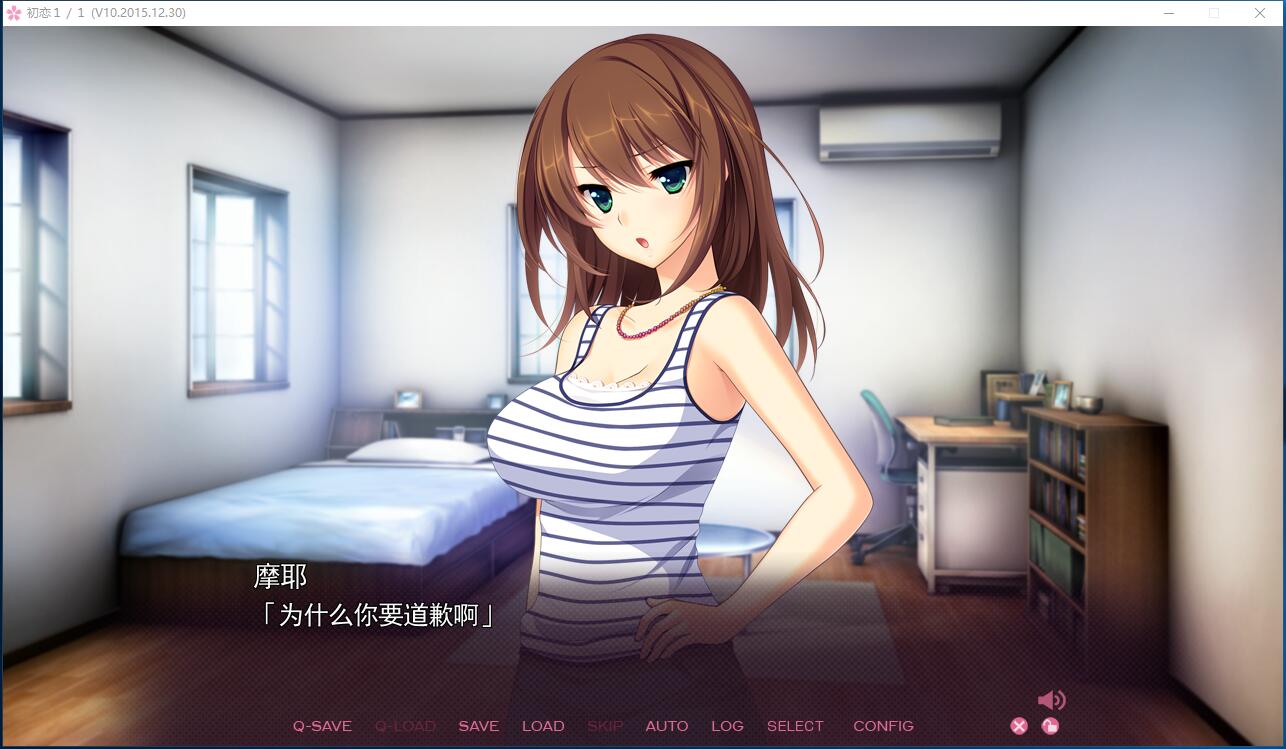Minimize the game window

pyautogui.click(x=1169, y=13)
